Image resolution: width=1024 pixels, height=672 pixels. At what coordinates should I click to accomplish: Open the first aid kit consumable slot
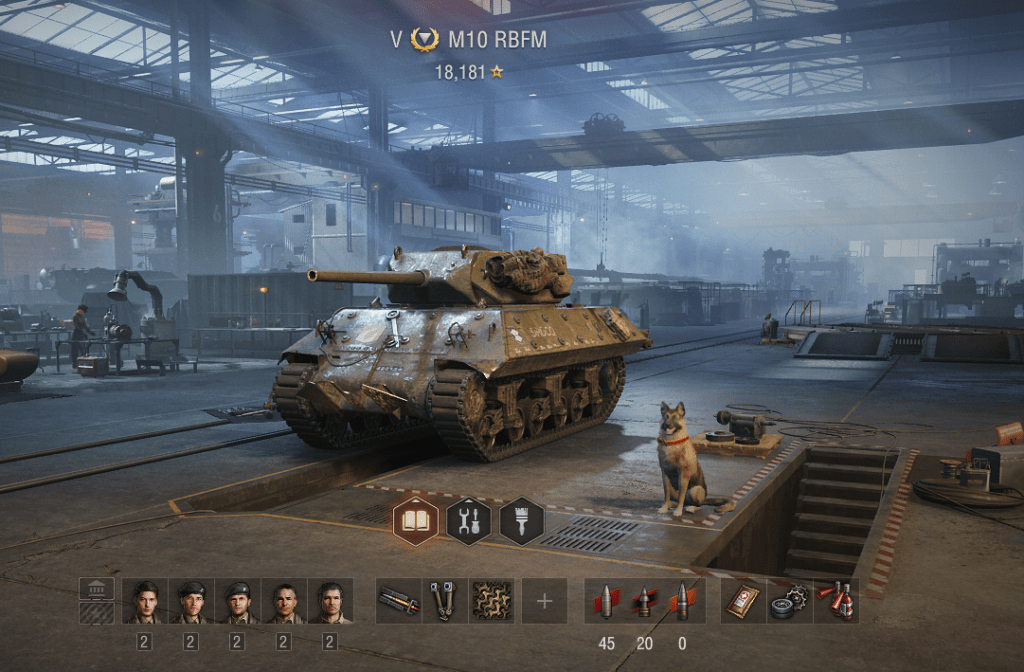743,601
